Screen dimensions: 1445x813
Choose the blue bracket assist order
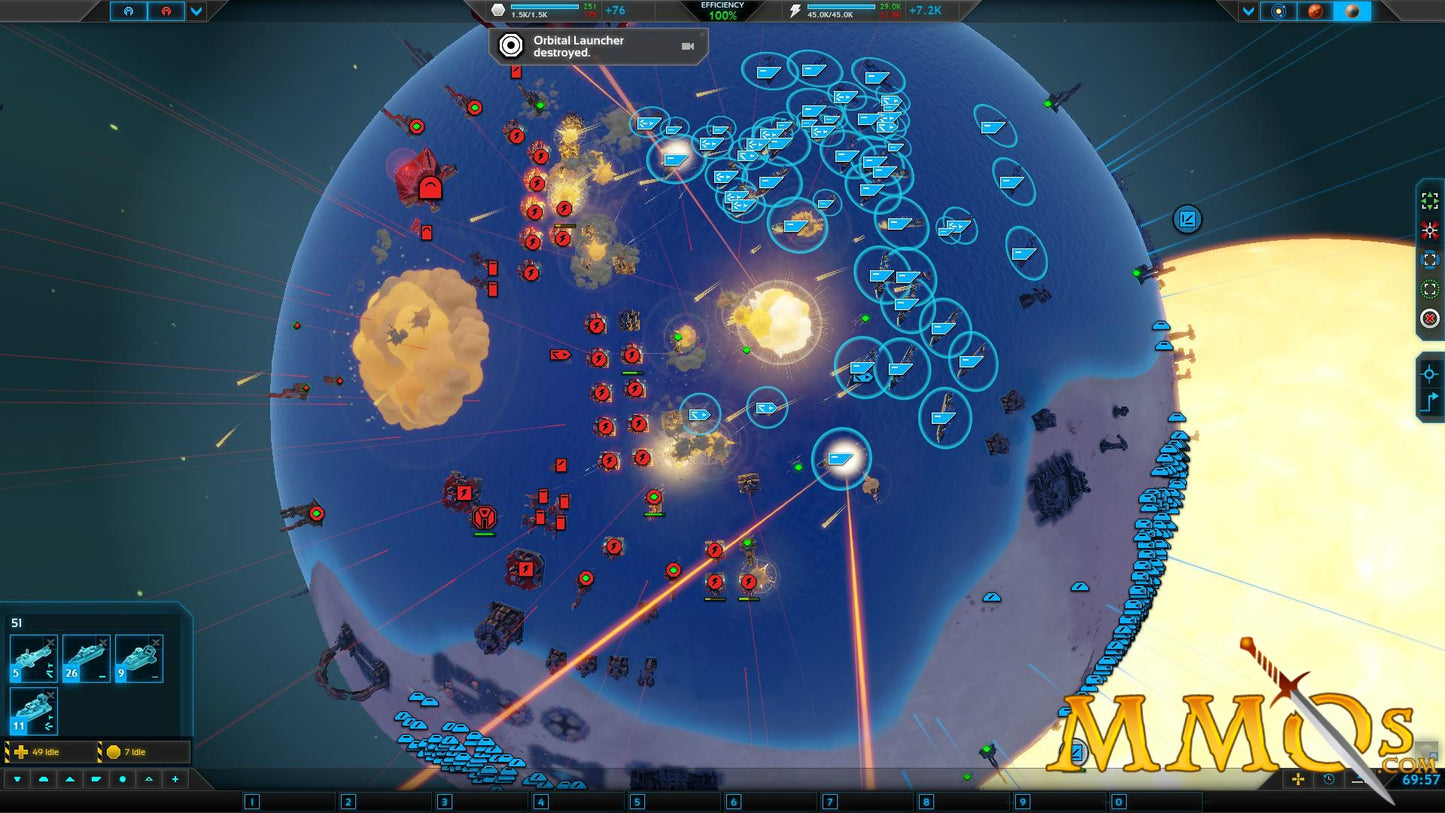1430,260
